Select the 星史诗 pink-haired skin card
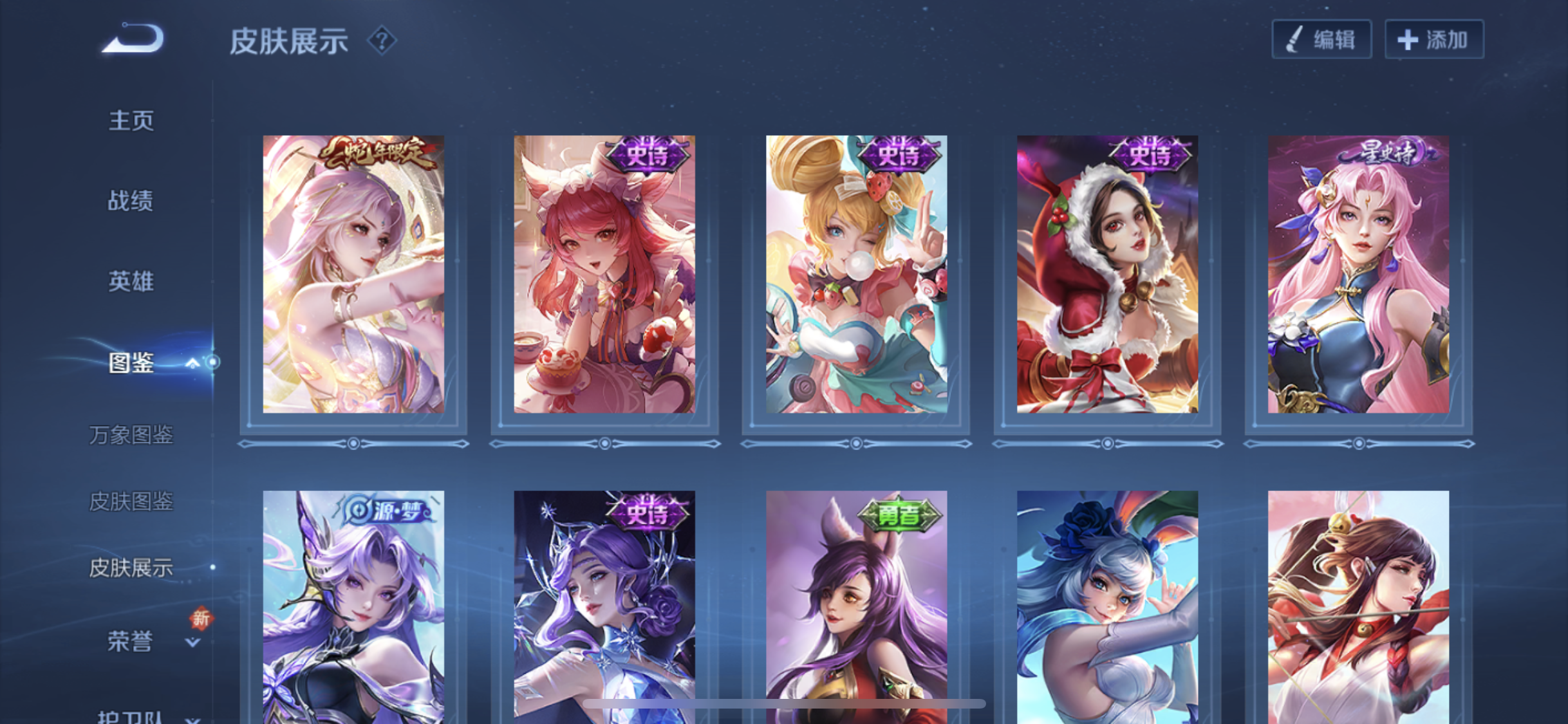Image resolution: width=1568 pixels, height=724 pixels. [x=1358, y=274]
